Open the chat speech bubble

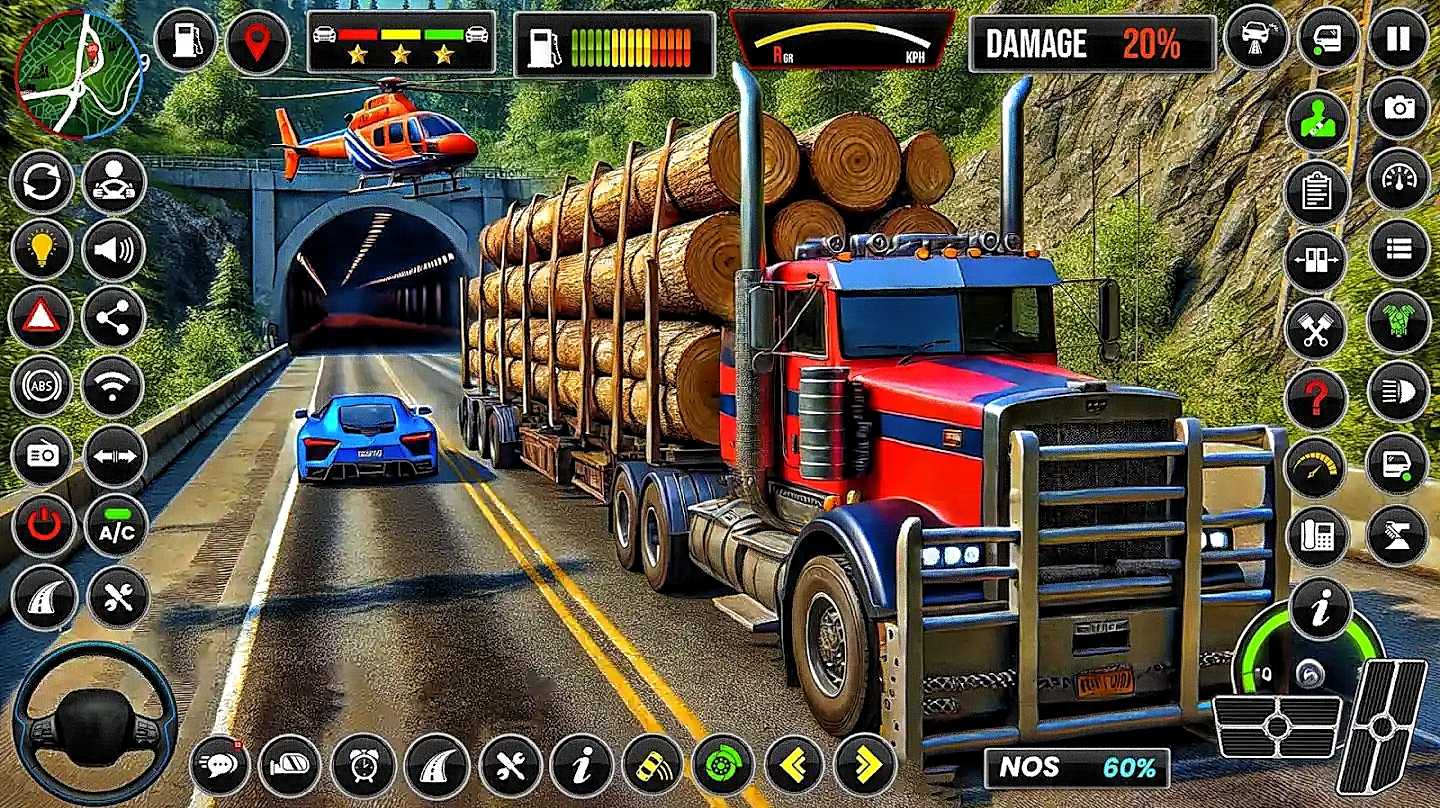coord(220,765)
